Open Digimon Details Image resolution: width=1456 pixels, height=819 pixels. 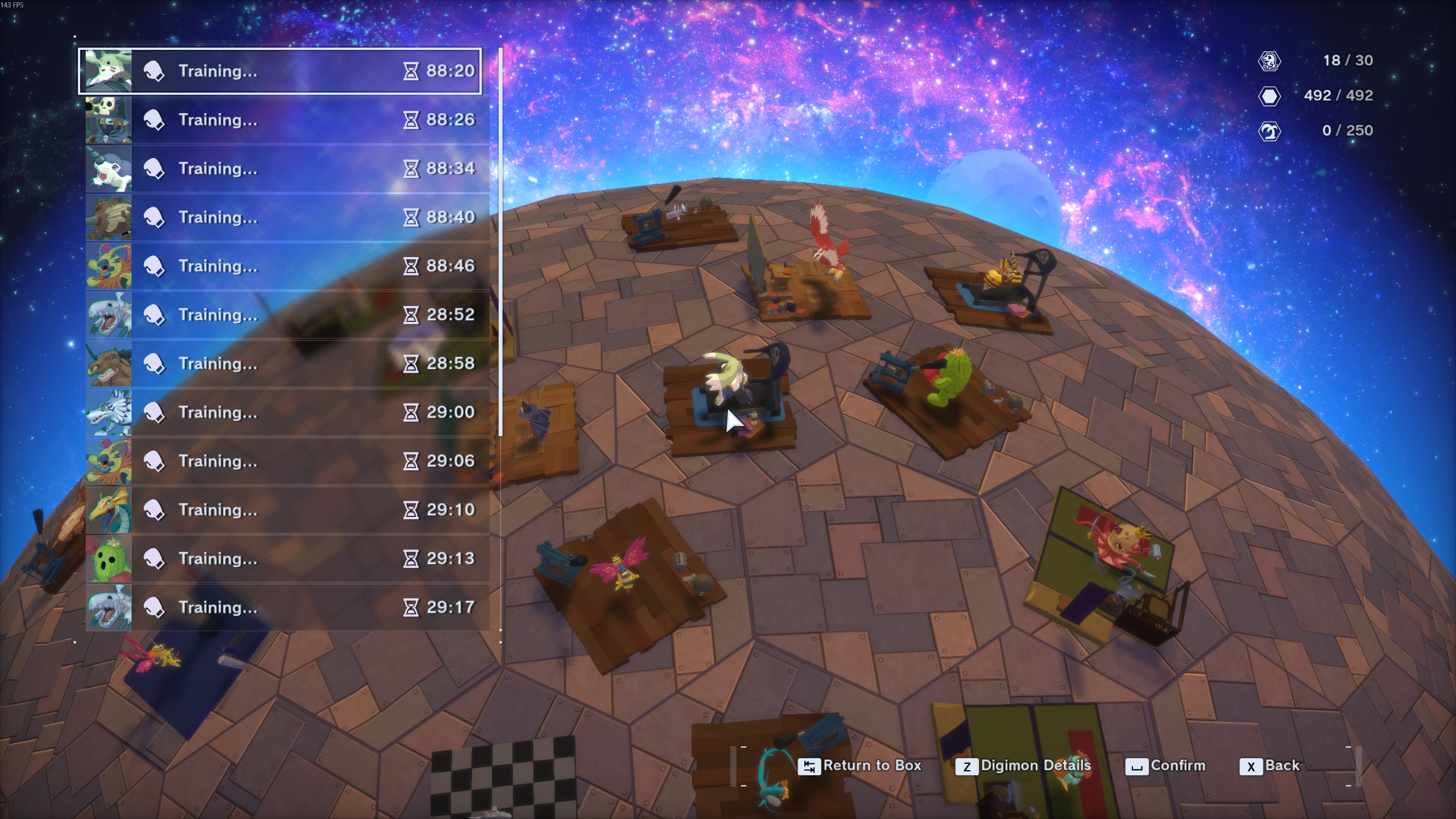point(1023,766)
